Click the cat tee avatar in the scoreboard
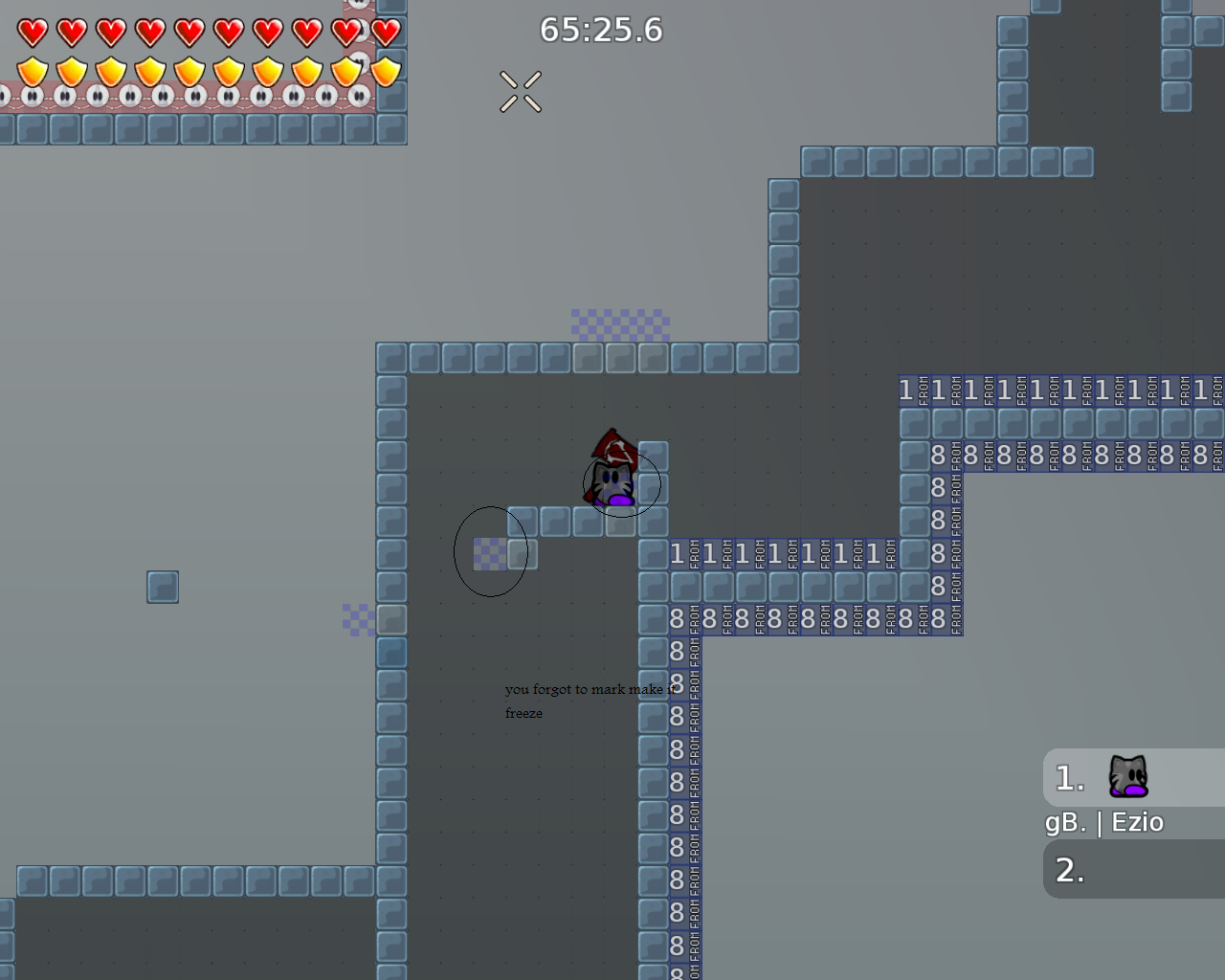Screen dimensions: 1225x980 coord(1126,775)
